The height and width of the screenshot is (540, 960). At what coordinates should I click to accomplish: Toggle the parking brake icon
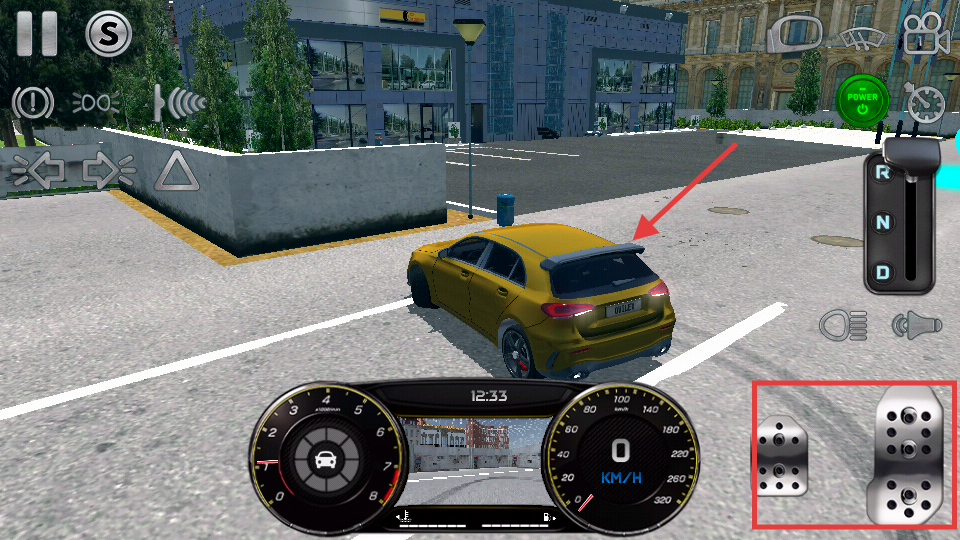[x=33, y=102]
